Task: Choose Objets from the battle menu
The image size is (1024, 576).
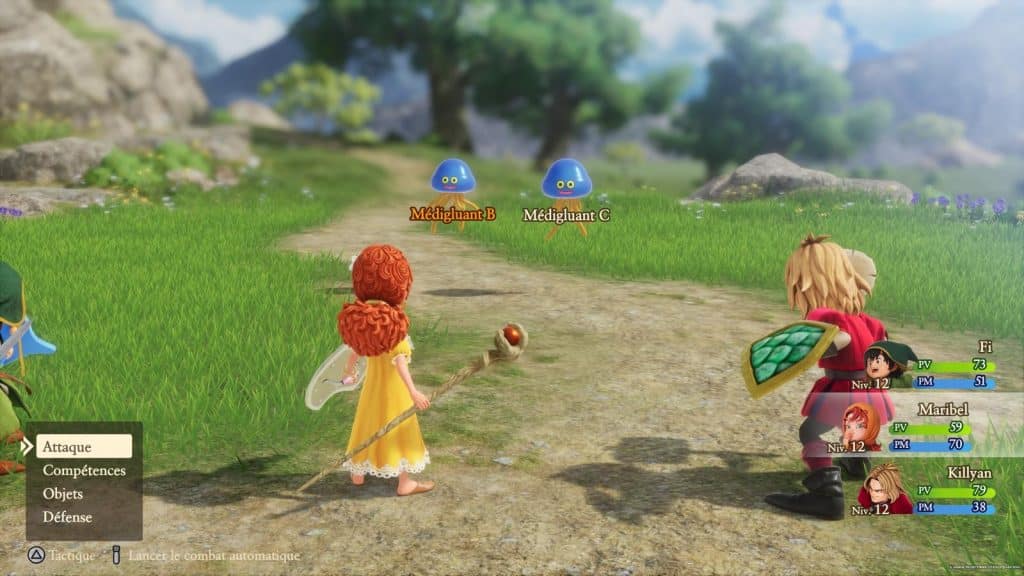Action: [63, 494]
